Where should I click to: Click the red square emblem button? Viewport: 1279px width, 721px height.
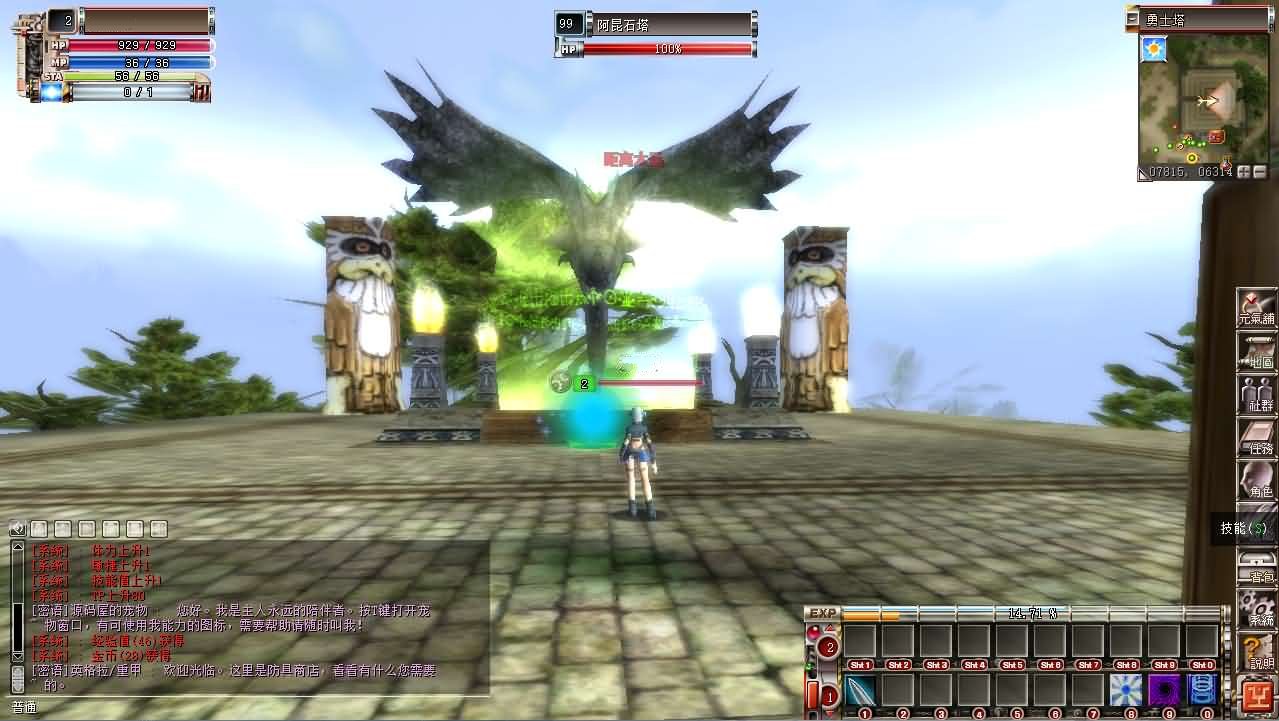(1257, 694)
